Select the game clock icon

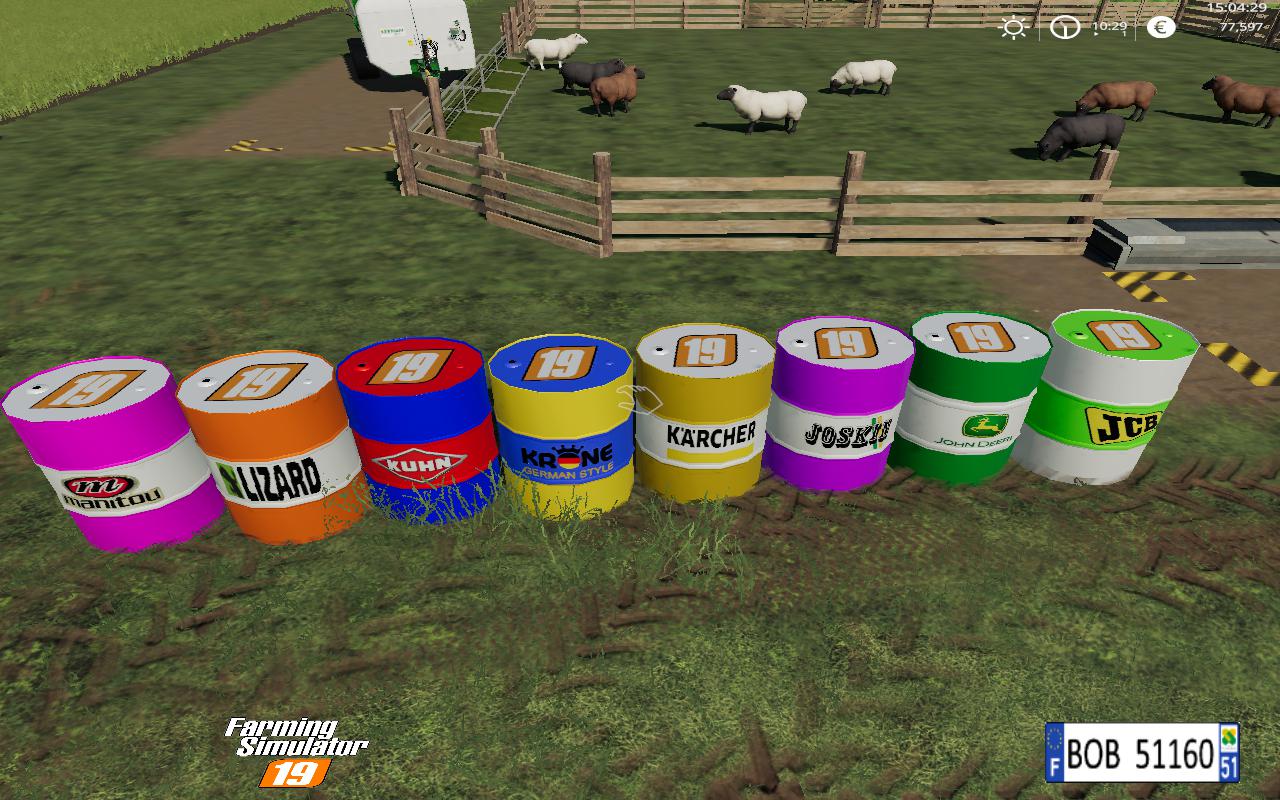1065,28
